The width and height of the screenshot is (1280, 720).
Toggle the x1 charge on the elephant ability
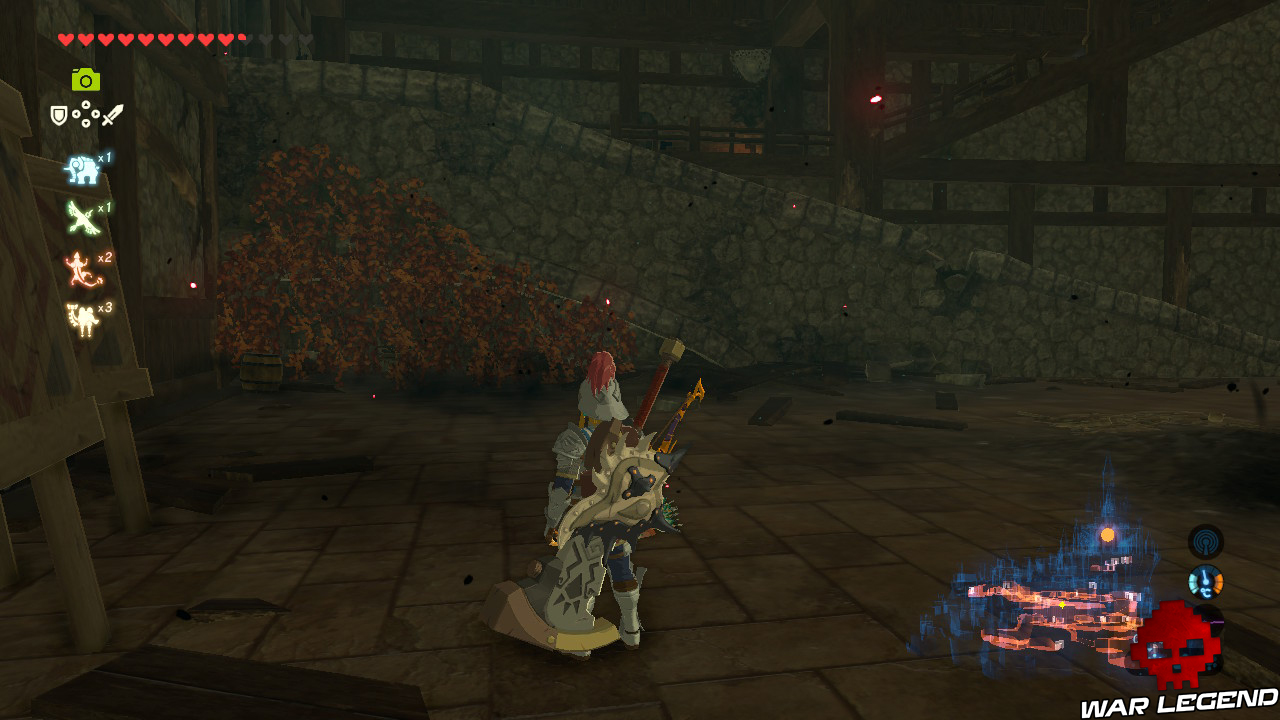click(104, 158)
